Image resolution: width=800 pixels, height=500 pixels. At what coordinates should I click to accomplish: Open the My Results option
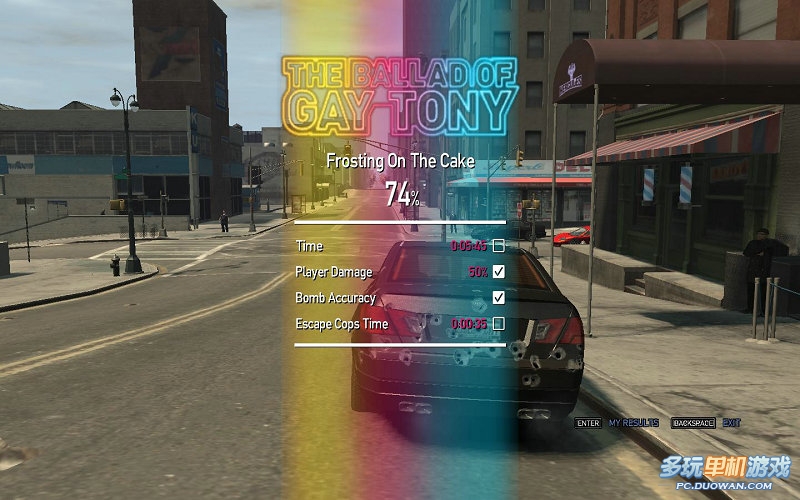(x=634, y=423)
